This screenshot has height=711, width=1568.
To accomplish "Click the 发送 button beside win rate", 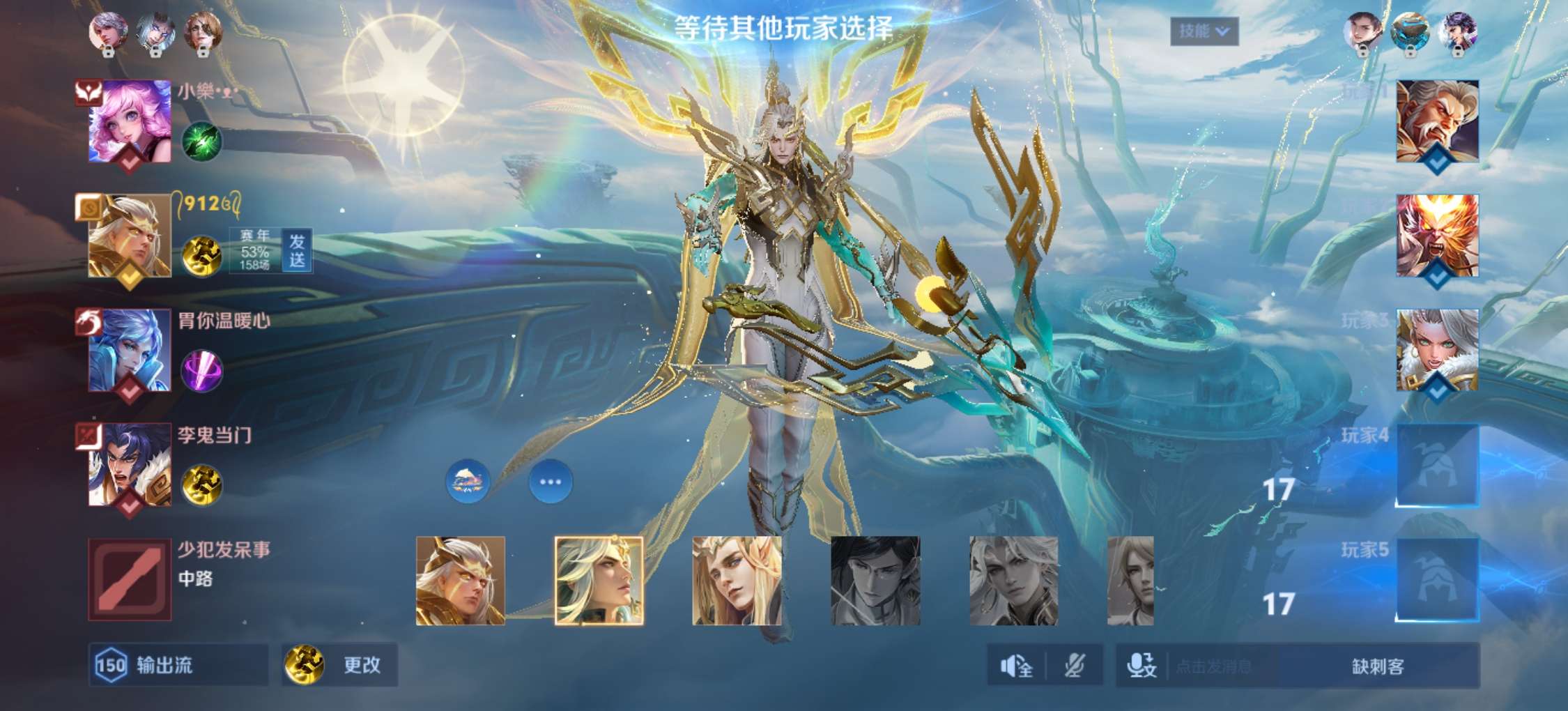I will [x=298, y=251].
